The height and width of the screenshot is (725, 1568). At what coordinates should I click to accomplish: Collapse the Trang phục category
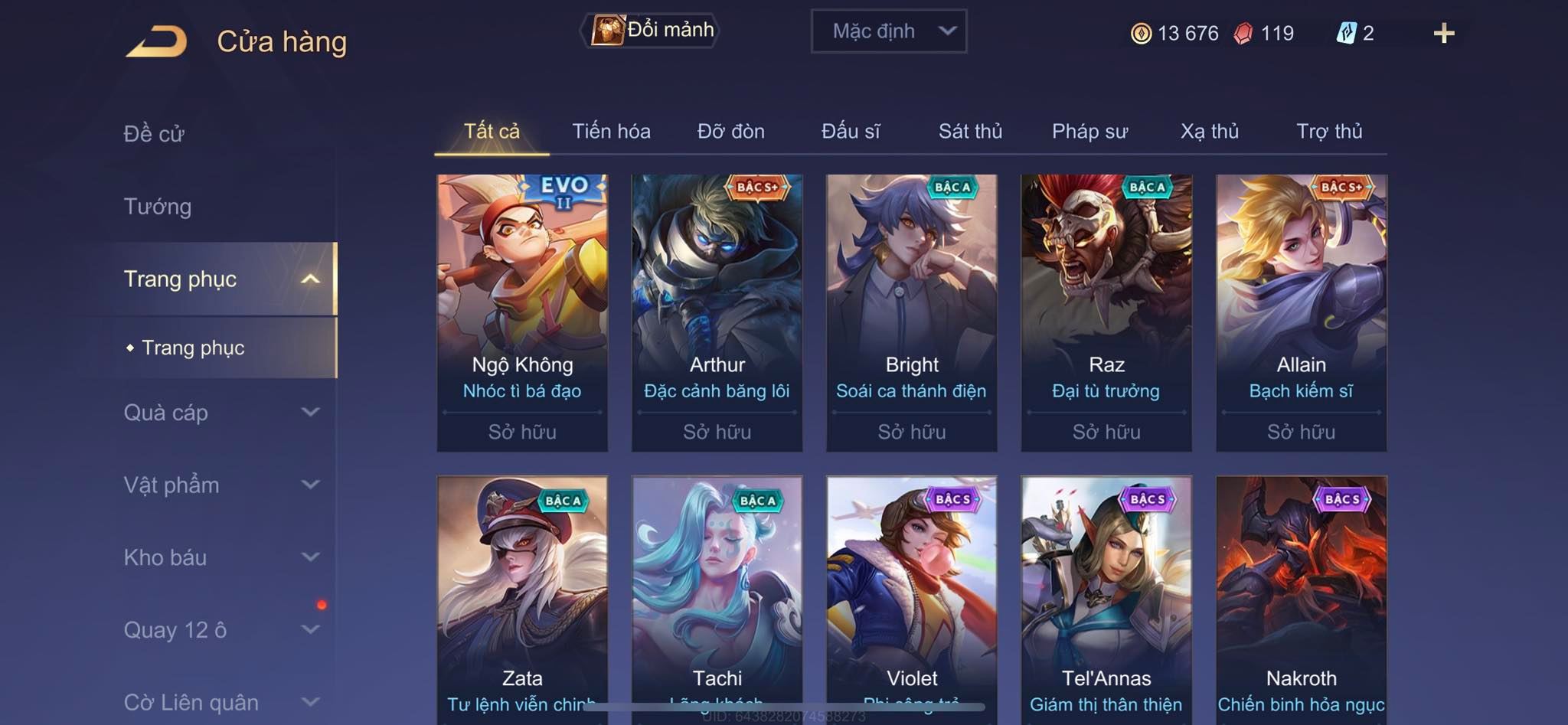(x=310, y=279)
